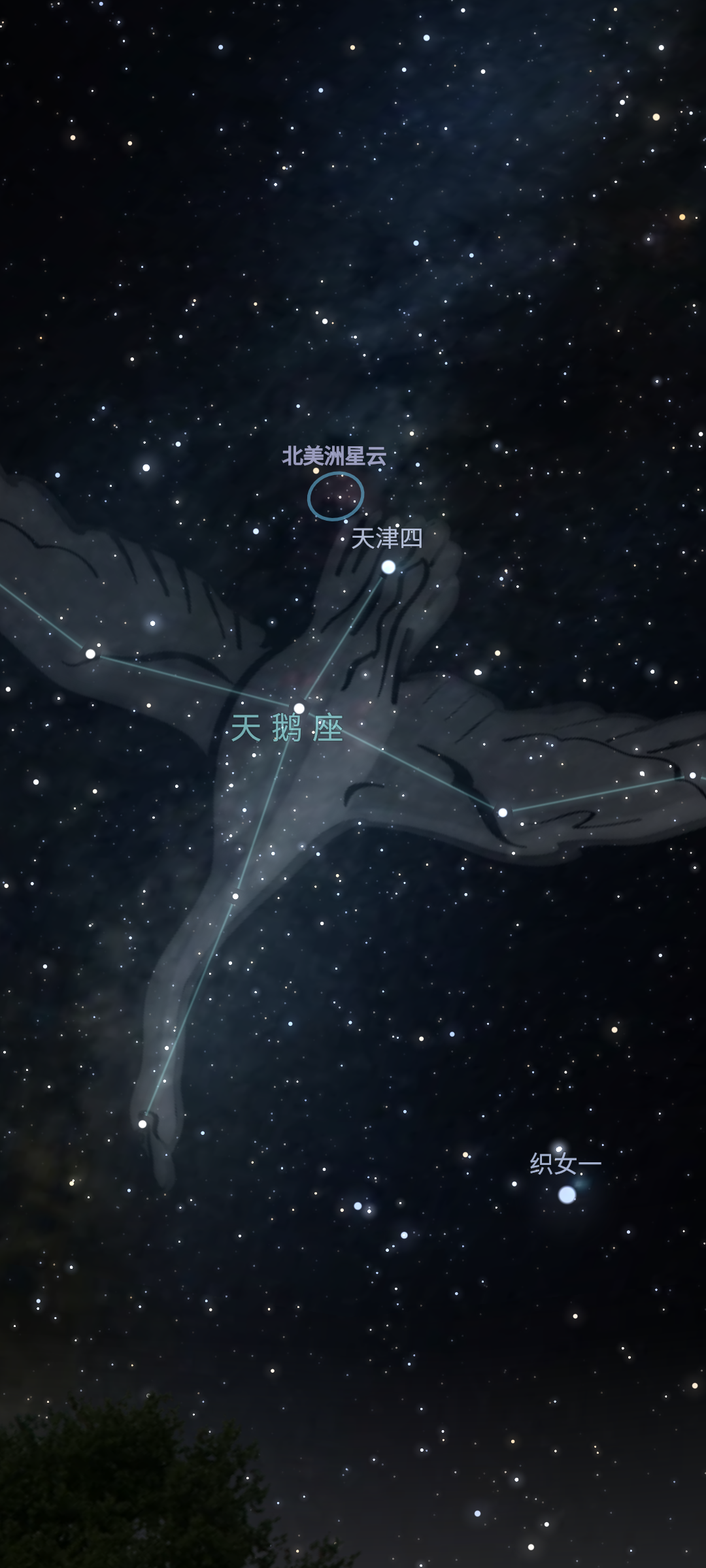This screenshot has width=706, height=1568.
Task: Select the 北美洲星云 nebula circle marker
Action: [x=335, y=497]
